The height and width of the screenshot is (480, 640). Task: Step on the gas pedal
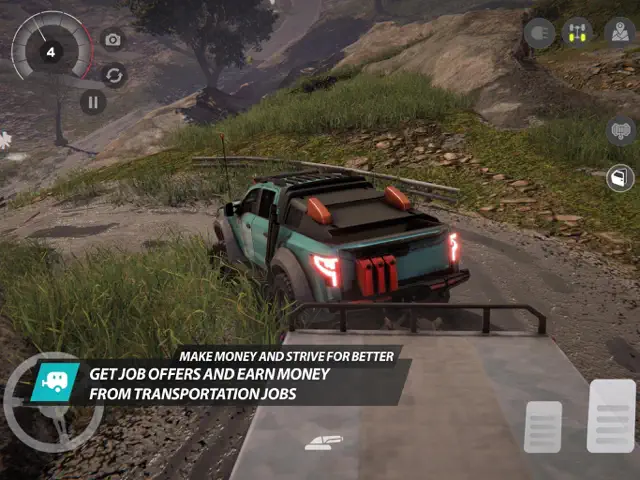click(611, 415)
